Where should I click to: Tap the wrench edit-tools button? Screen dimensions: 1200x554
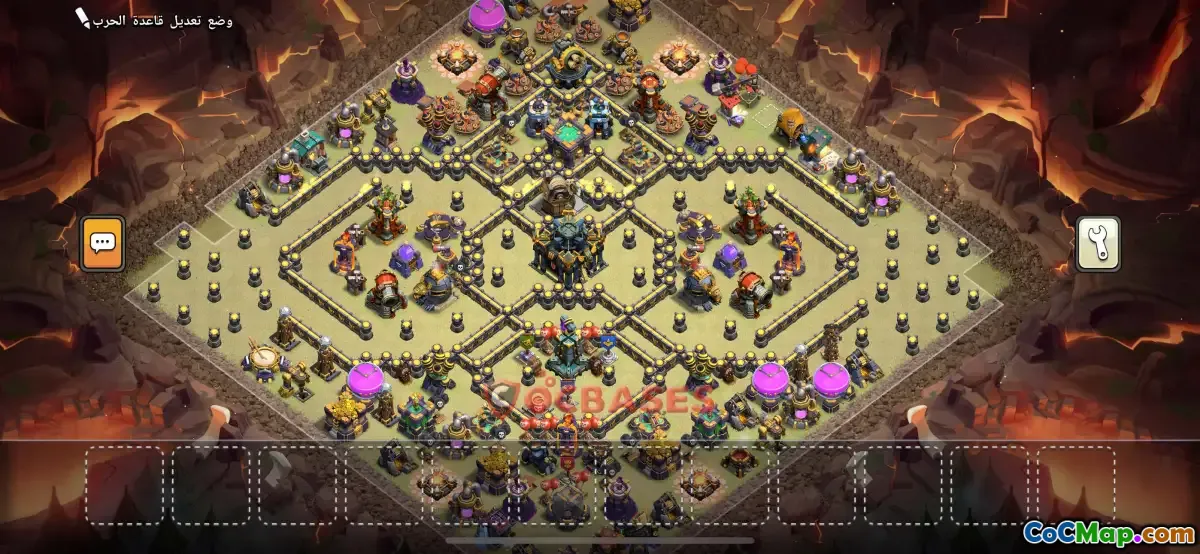coord(1097,243)
